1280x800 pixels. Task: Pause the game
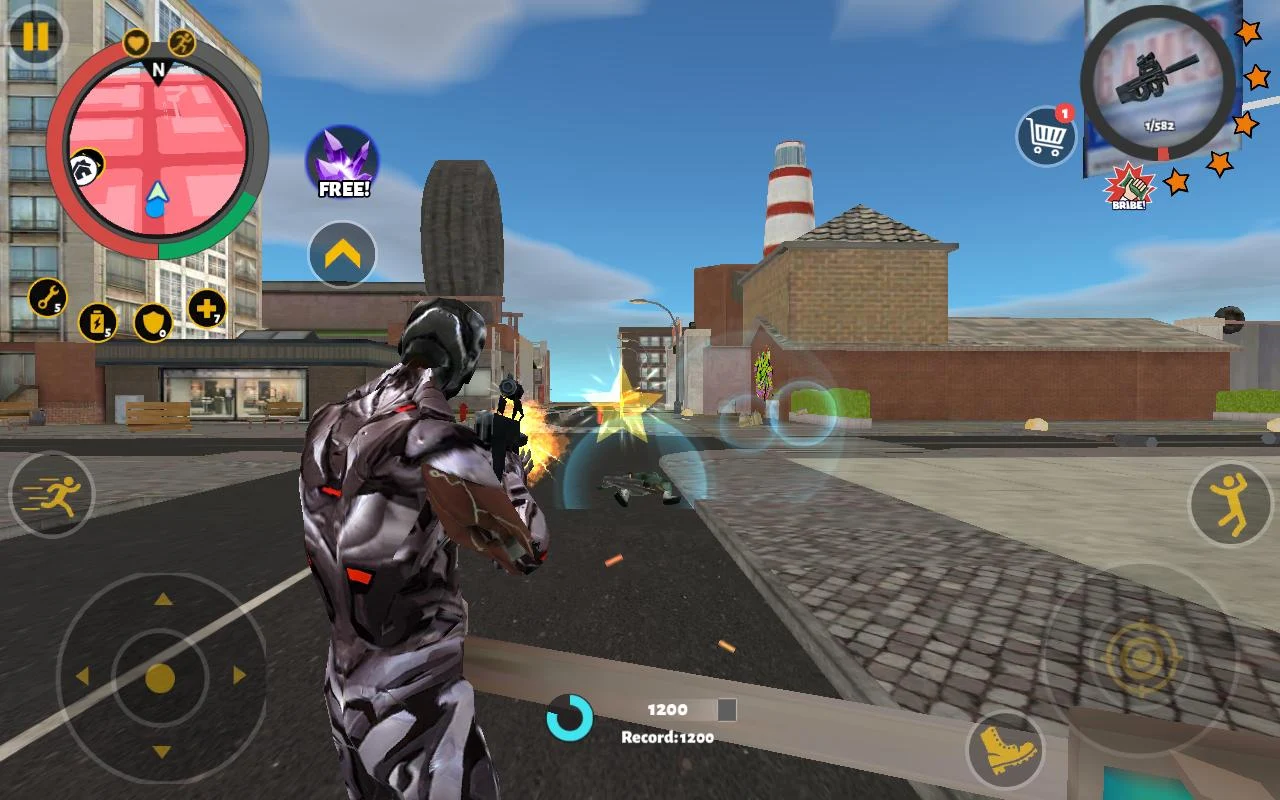coord(36,36)
